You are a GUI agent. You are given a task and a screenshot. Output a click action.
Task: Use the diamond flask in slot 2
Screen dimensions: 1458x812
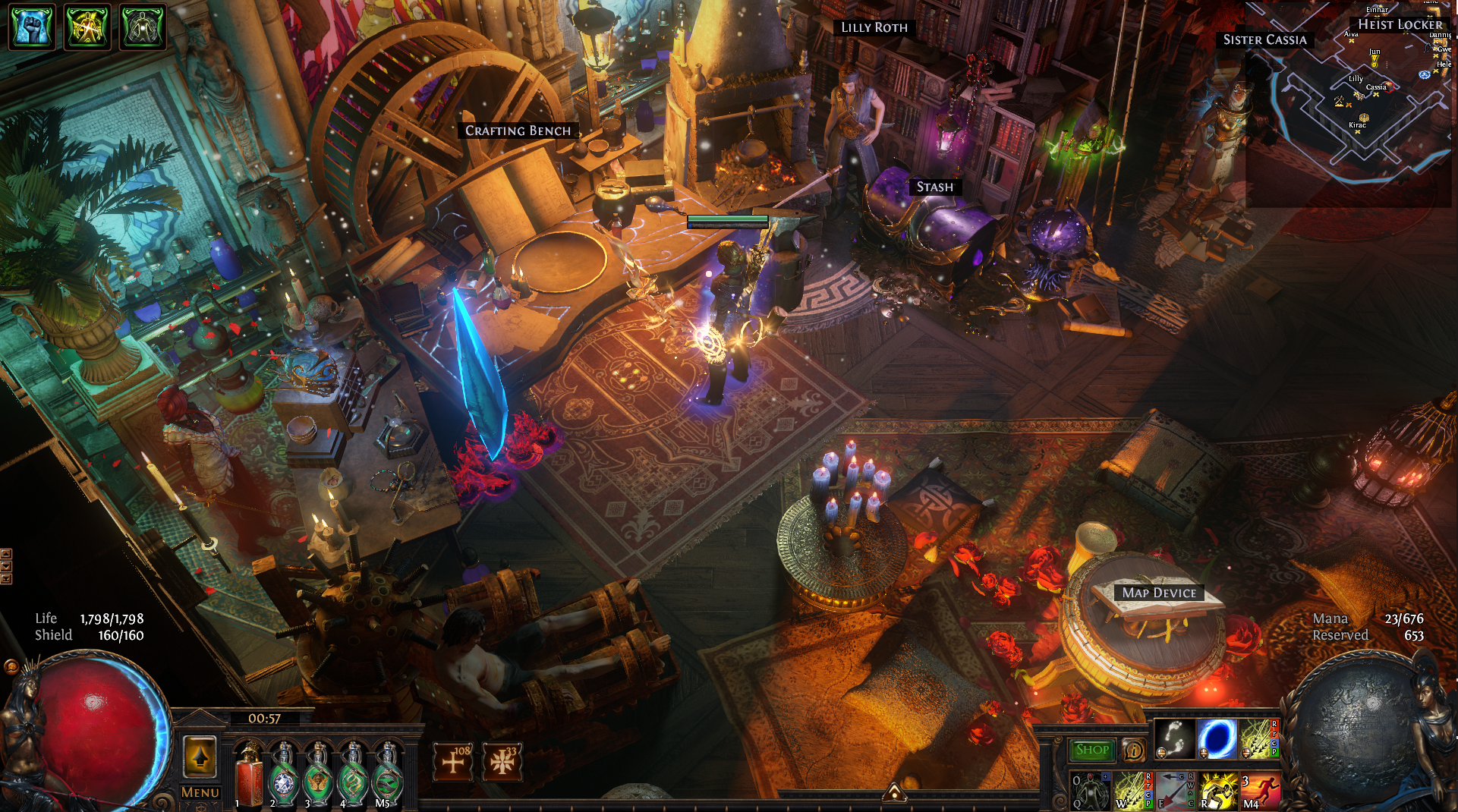coord(283,776)
